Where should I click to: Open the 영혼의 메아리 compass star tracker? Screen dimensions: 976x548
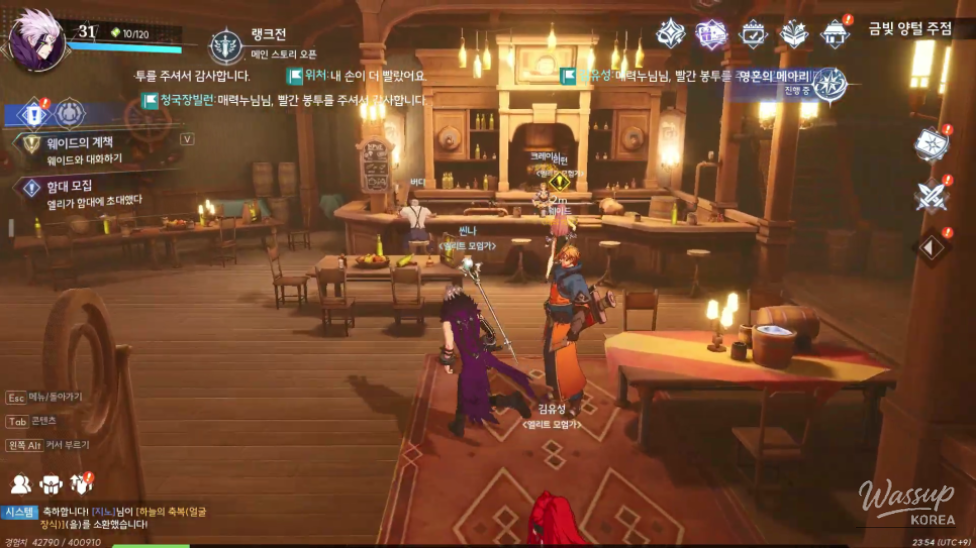tap(829, 85)
